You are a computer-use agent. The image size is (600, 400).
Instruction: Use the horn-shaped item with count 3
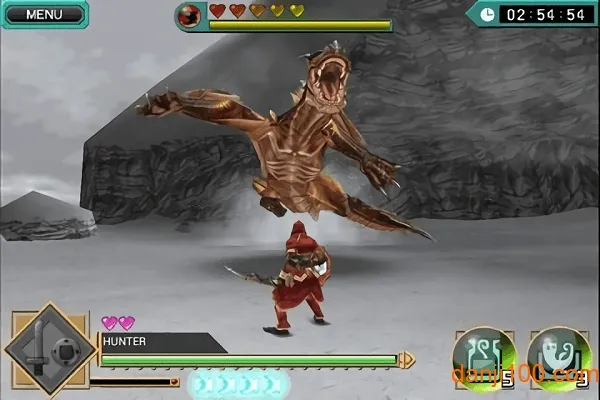pos(560,357)
